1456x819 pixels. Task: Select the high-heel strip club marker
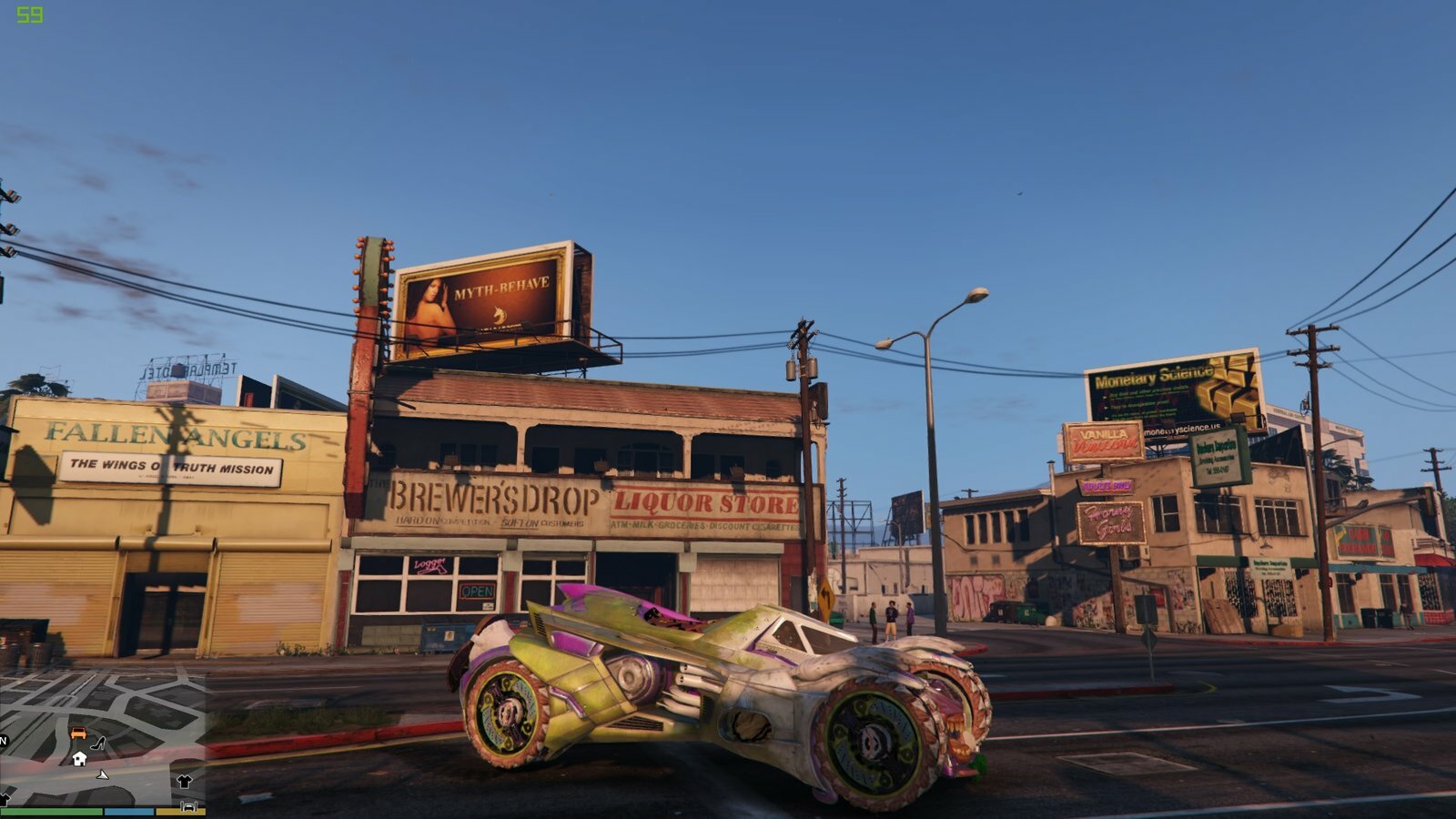97,744
